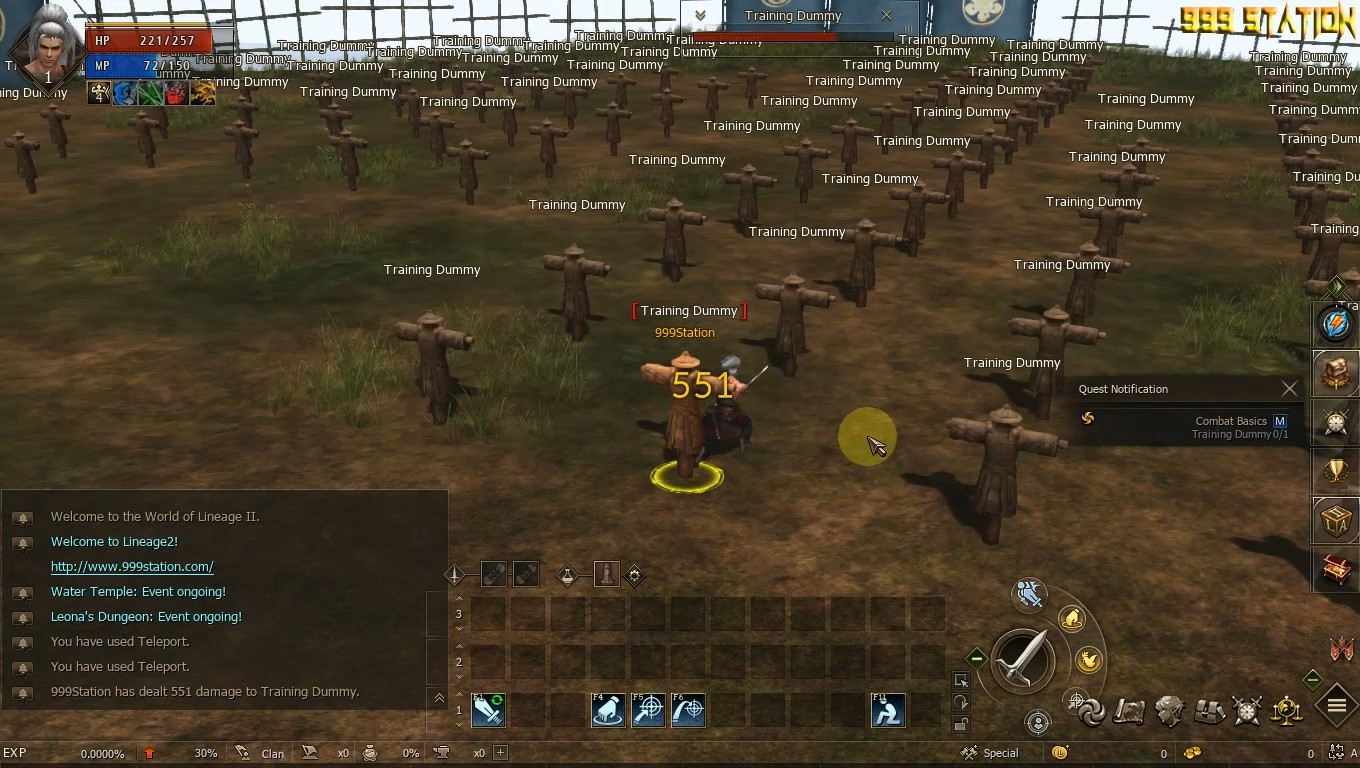
Task: Open the World Map scroll icon
Action: coord(1128,711)
